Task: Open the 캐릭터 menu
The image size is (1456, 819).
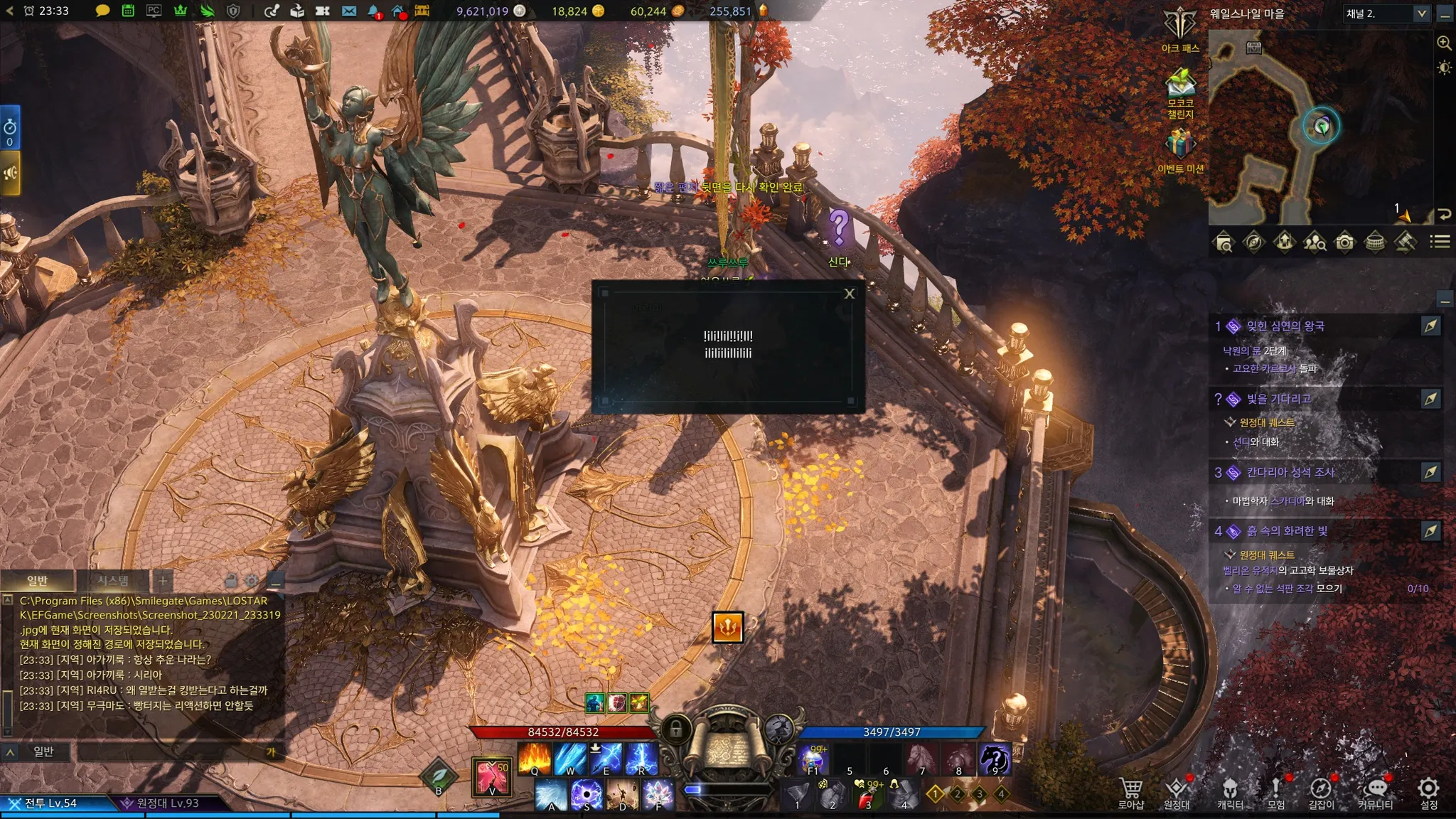Action: [x=1230, y=792]
